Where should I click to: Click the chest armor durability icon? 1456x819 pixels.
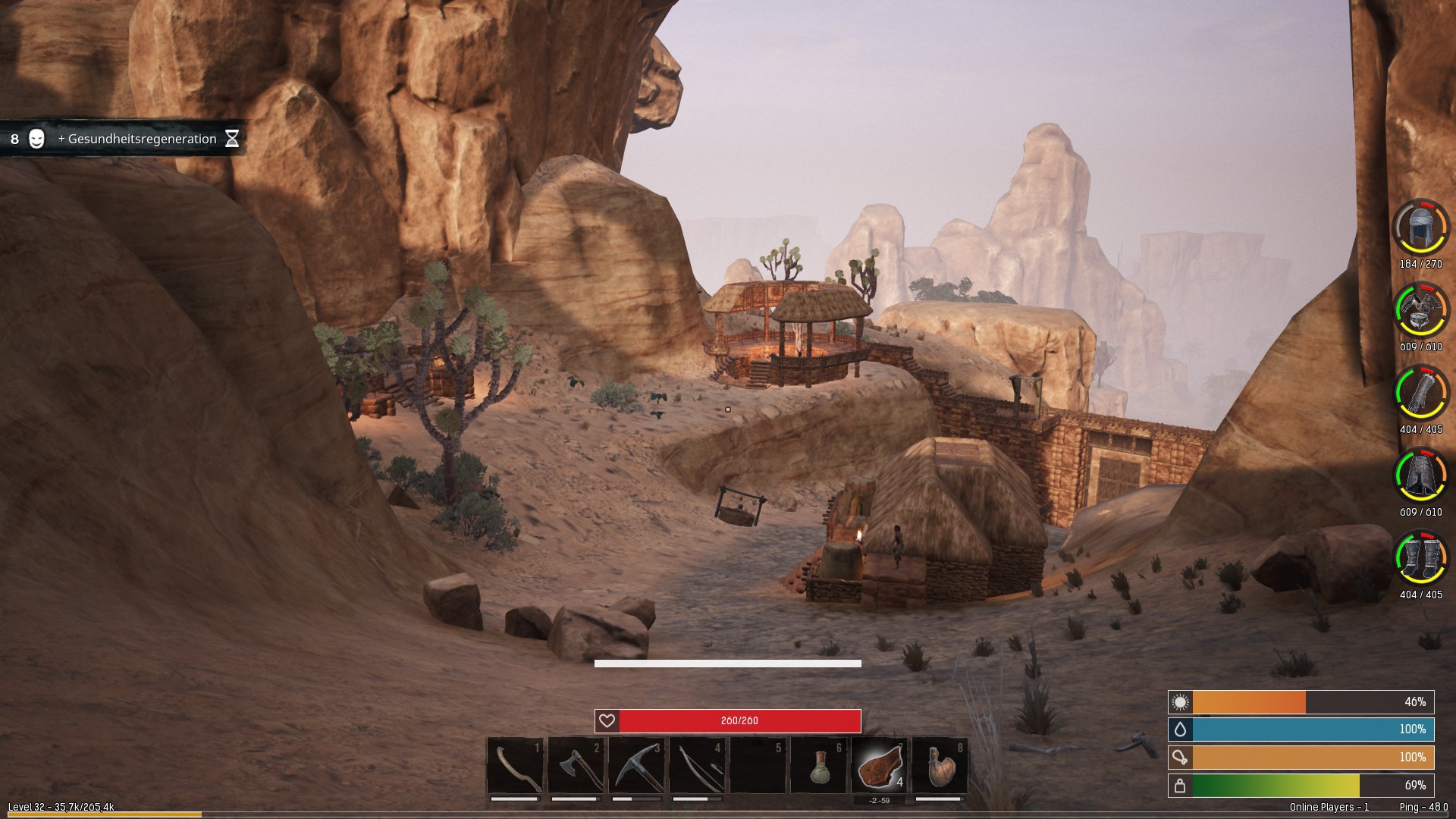[x=1420, y=309]
